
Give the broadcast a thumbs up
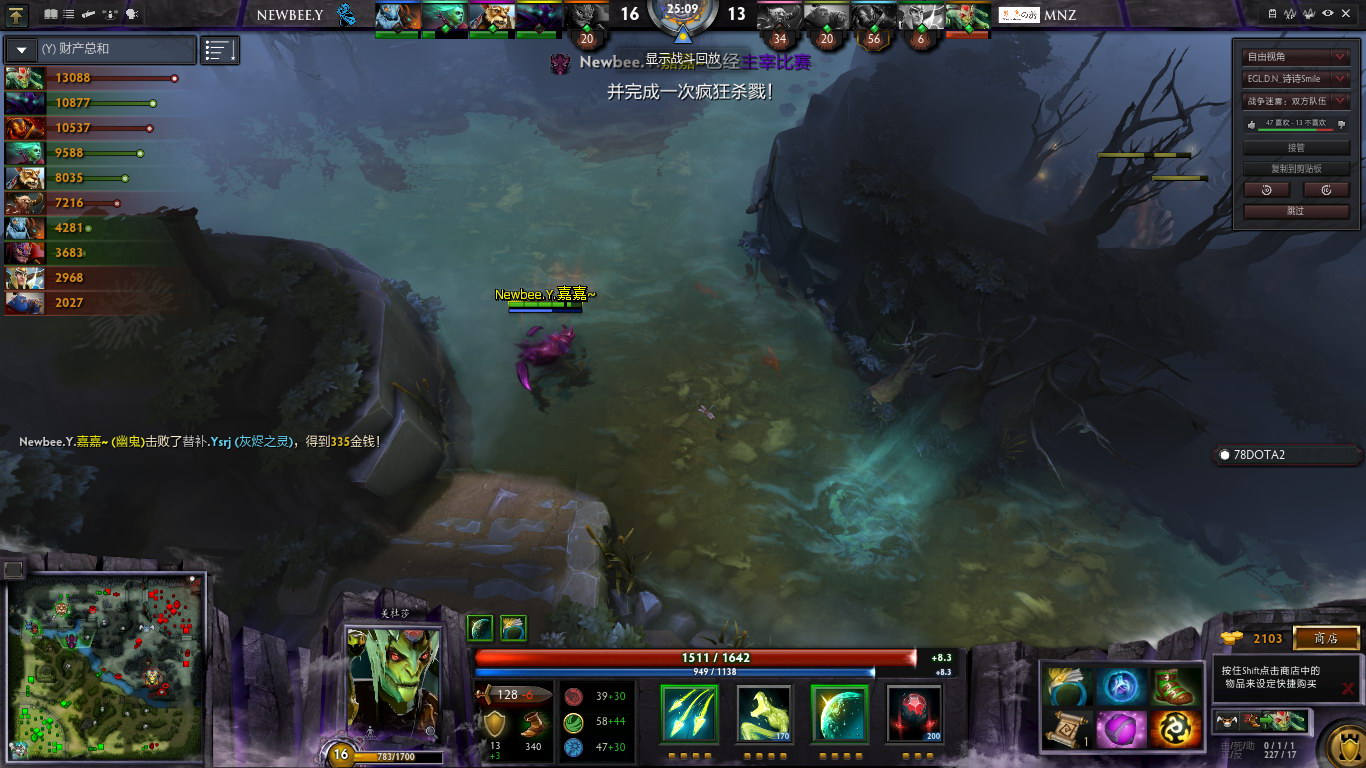[1250, 124]
